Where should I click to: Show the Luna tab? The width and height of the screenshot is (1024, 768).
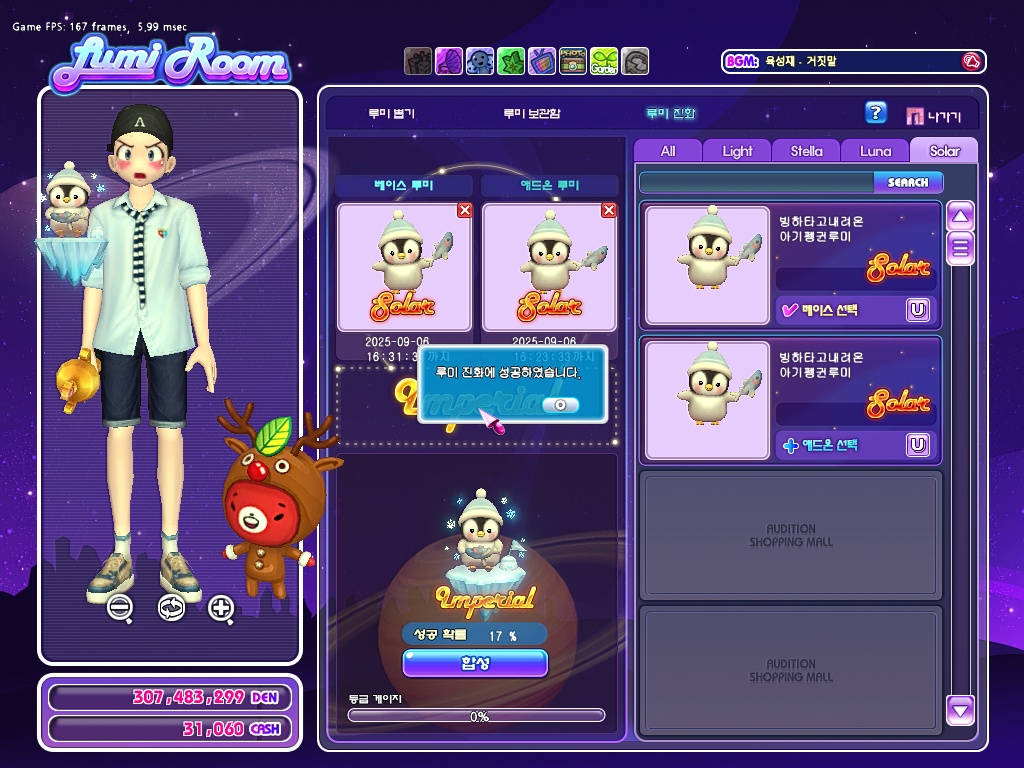[875, 151]
